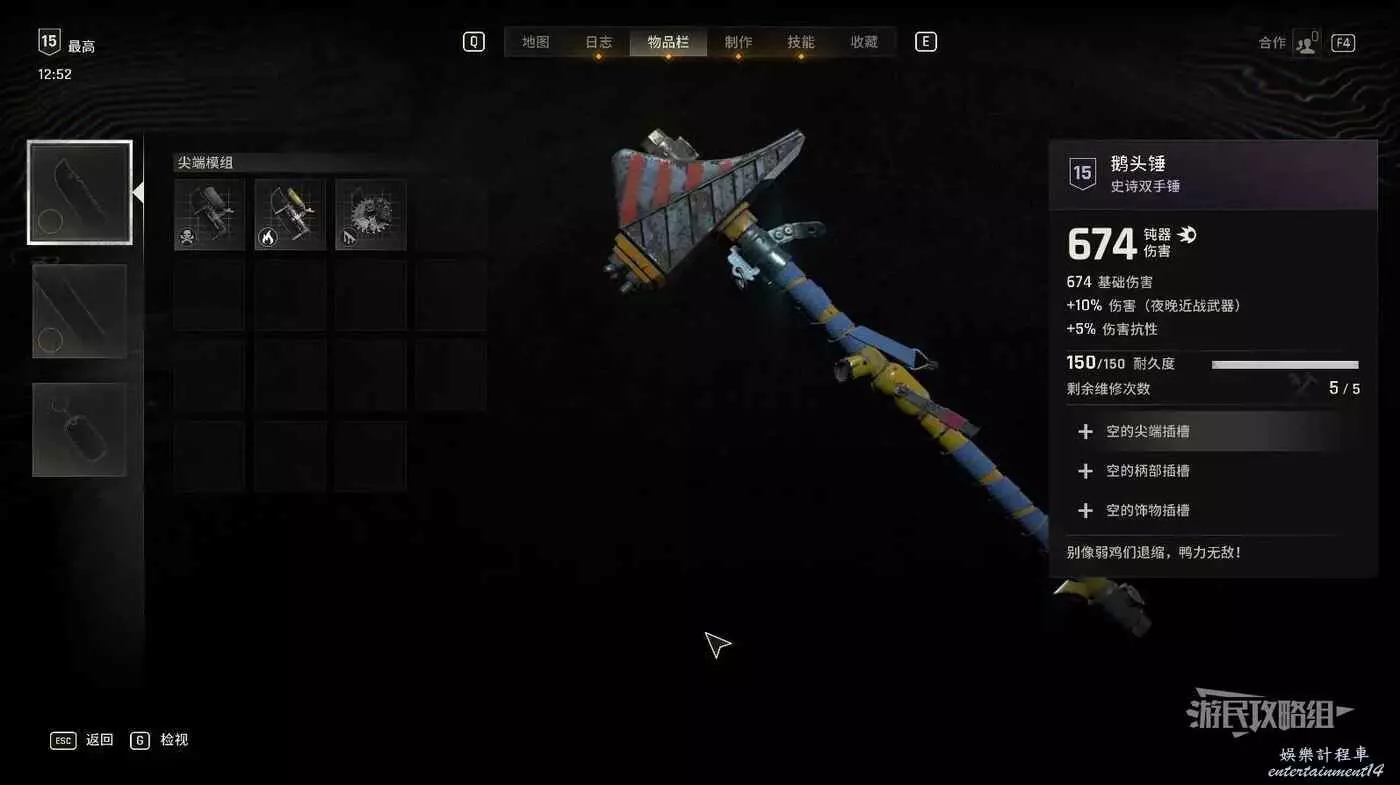
Task: Switch to the shaft mod category slot
Action: tap(80, 311)
